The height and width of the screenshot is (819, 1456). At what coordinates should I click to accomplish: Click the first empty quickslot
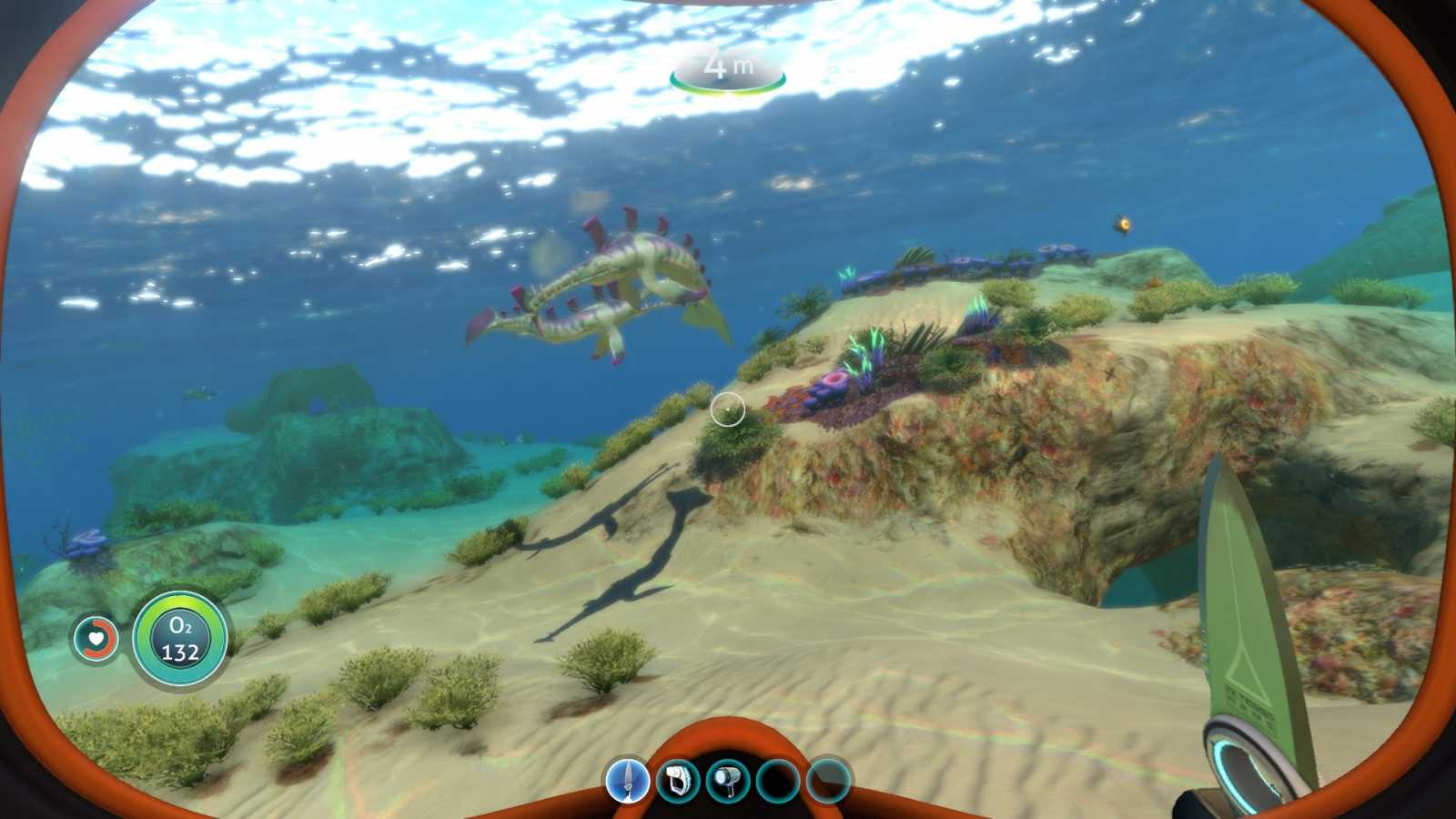click(x=778, y=781)
